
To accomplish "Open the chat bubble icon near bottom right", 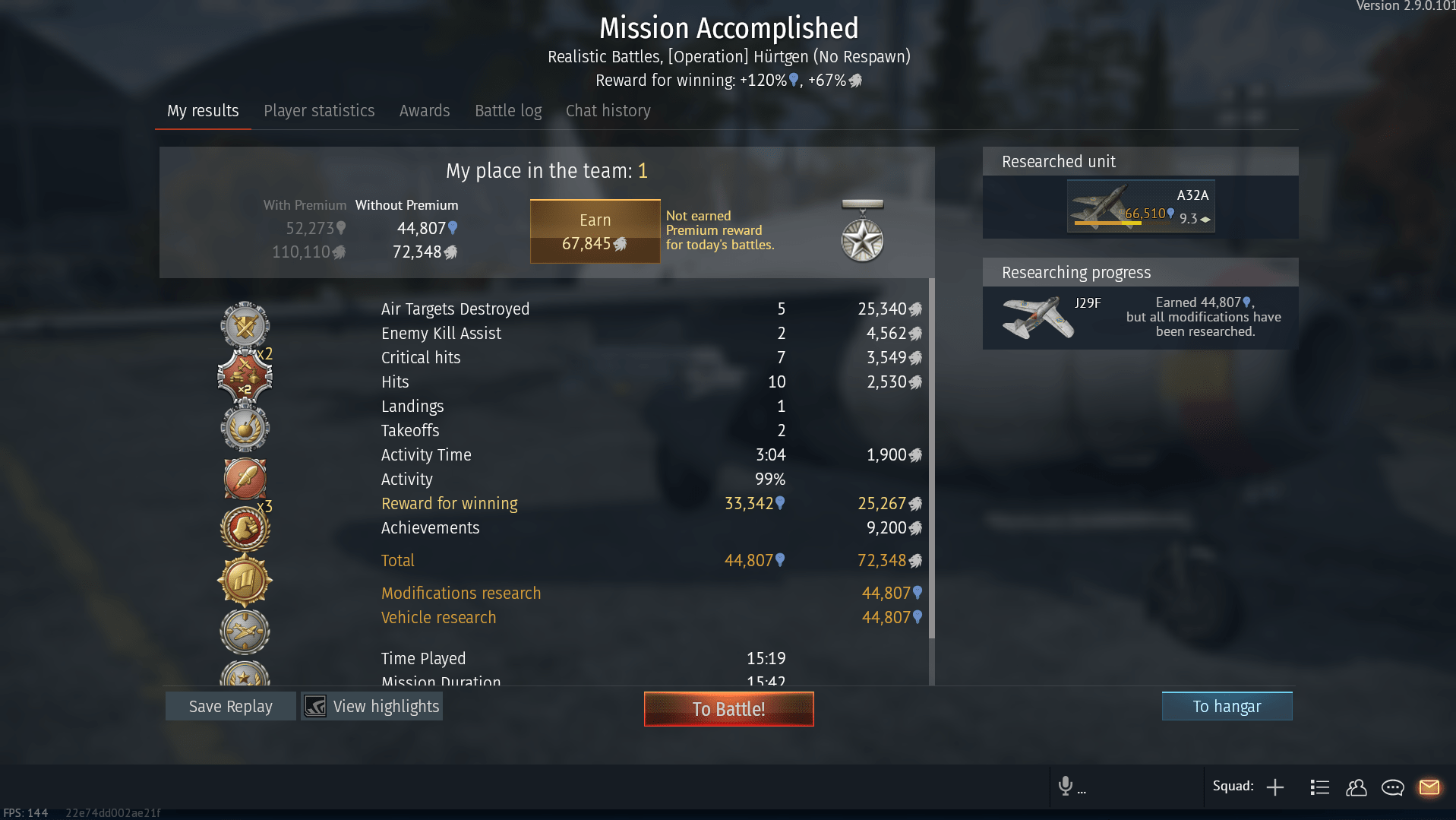I will 1394,787.
